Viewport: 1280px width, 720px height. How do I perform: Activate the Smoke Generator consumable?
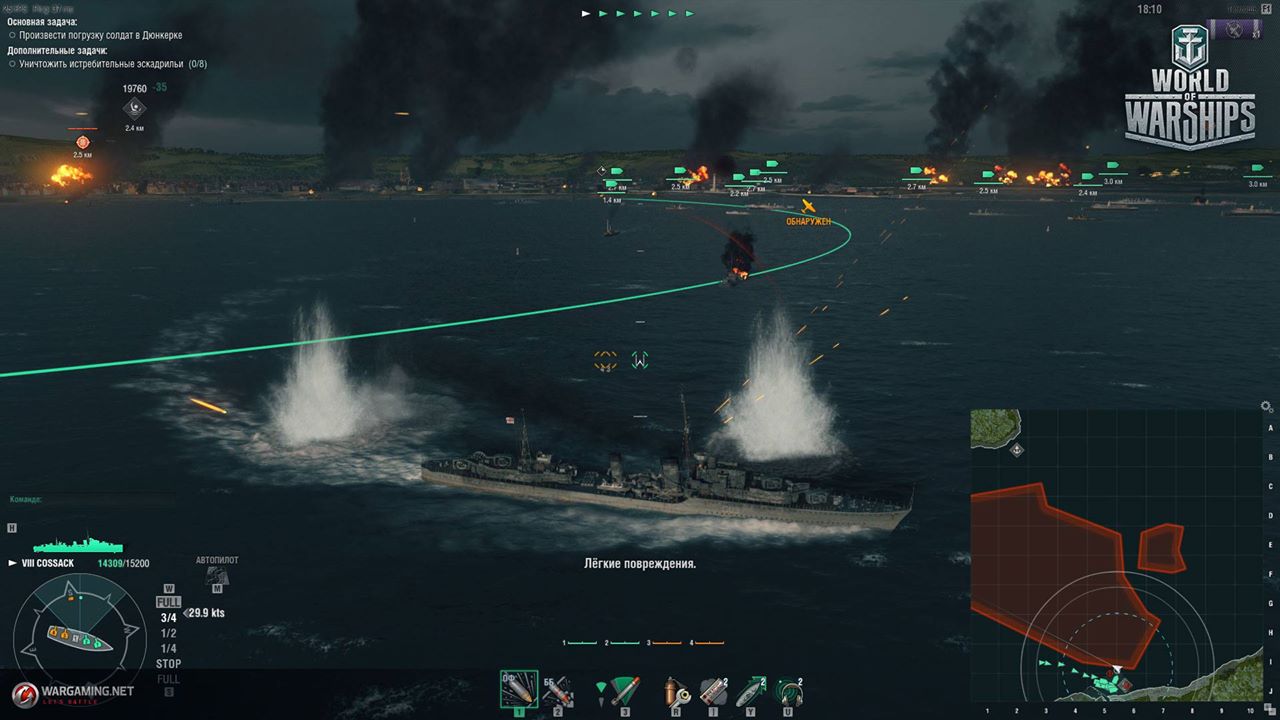(x=713, y=689)
